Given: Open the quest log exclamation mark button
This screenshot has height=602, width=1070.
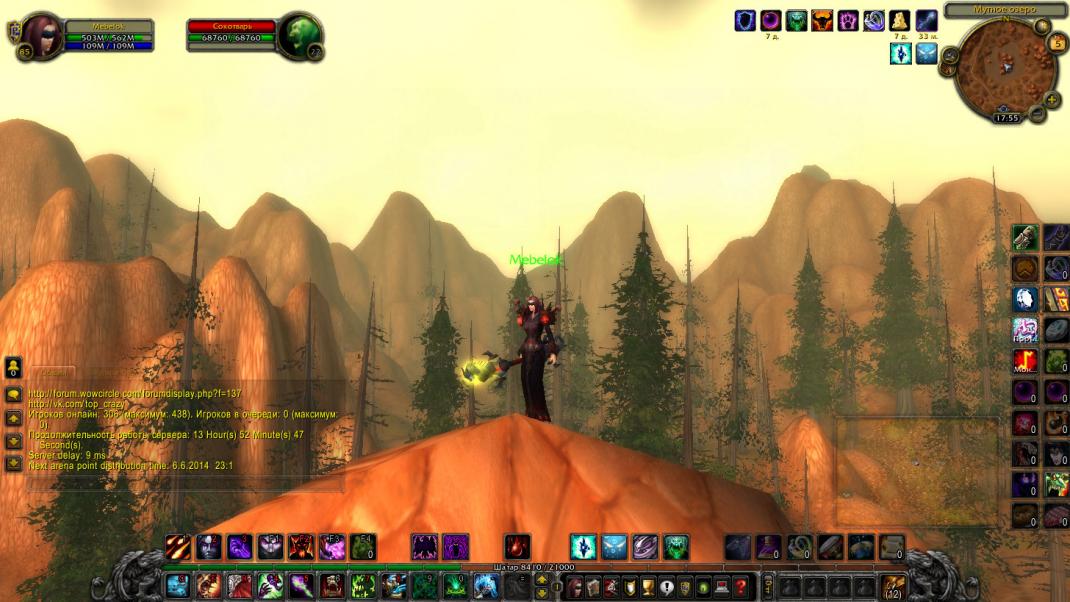Looking at the screenshot, I should (x=666, y=586).
